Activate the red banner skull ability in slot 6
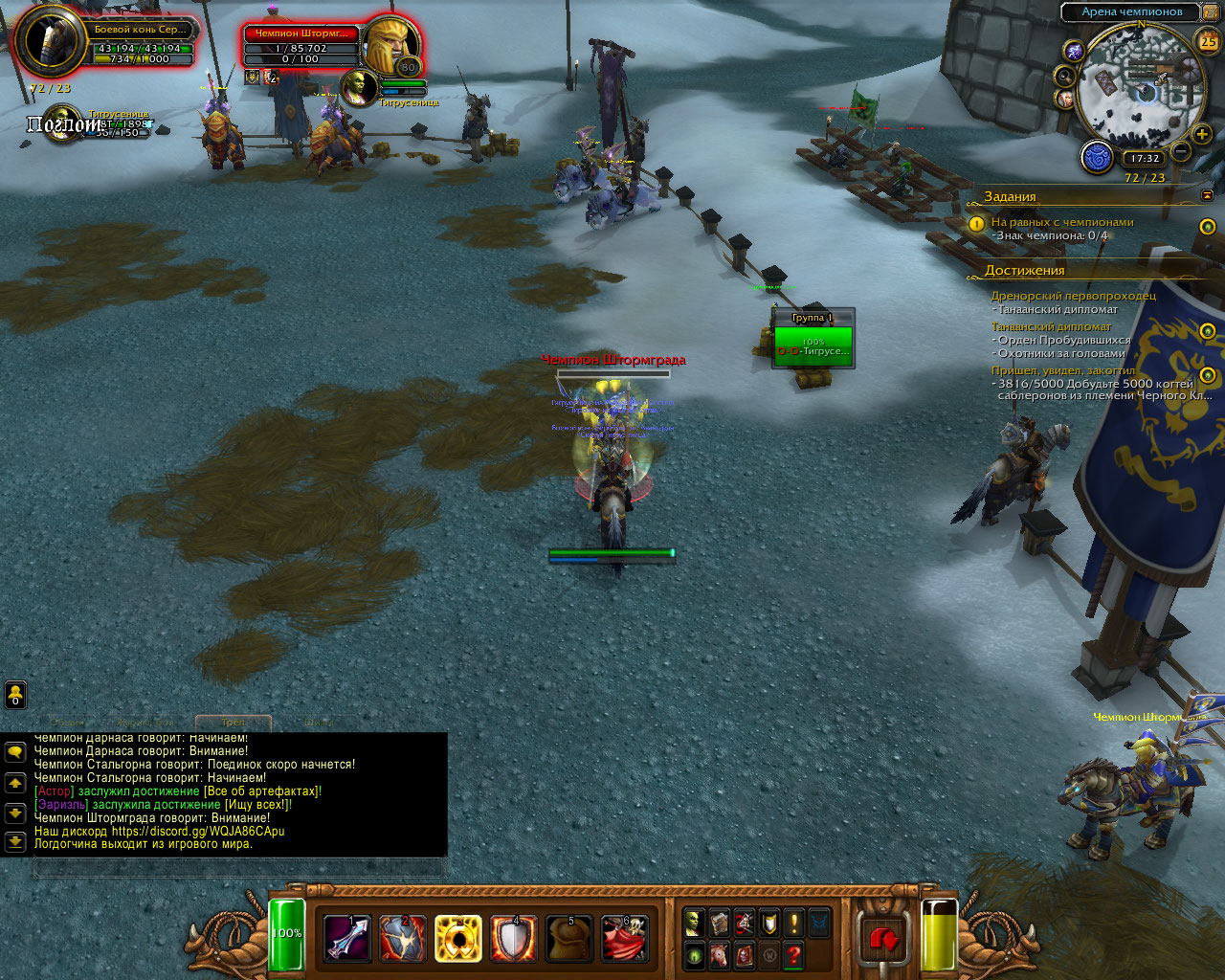The image size is (1225, 980). click(x=624, y=938)
